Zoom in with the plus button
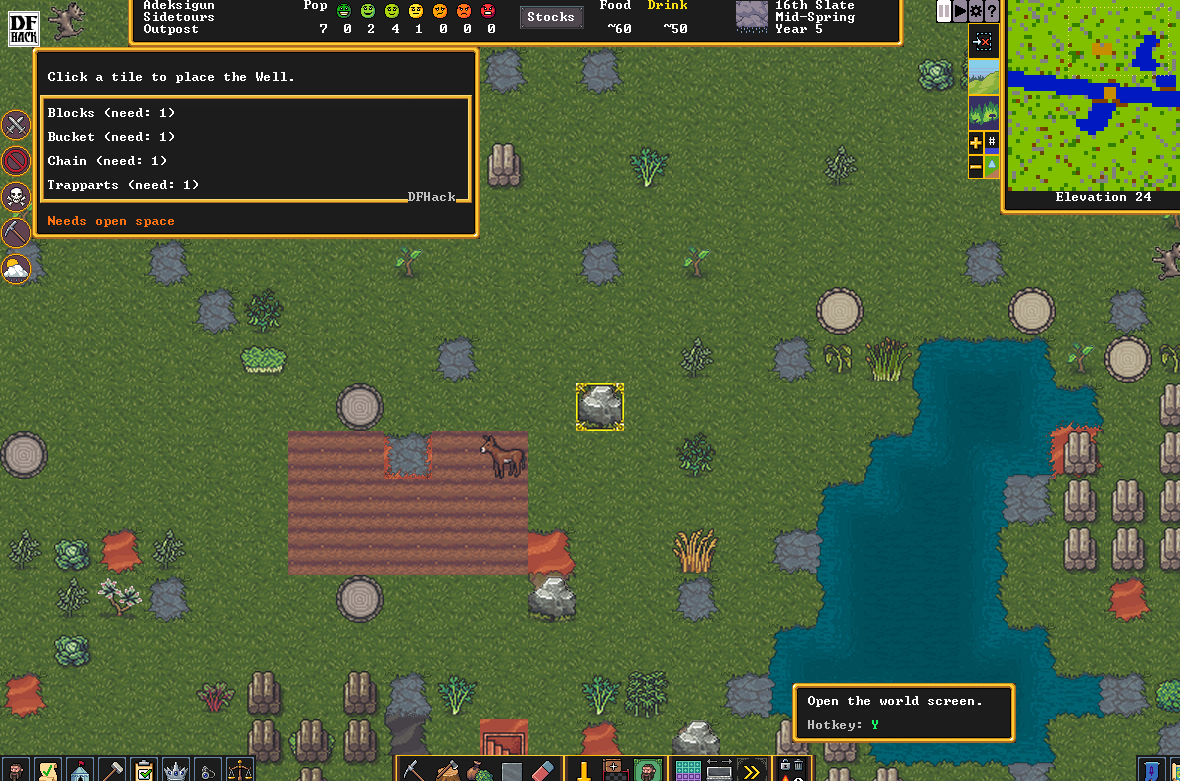Image resolution: width=1180 pixels, height=781 pixels. 976,143
